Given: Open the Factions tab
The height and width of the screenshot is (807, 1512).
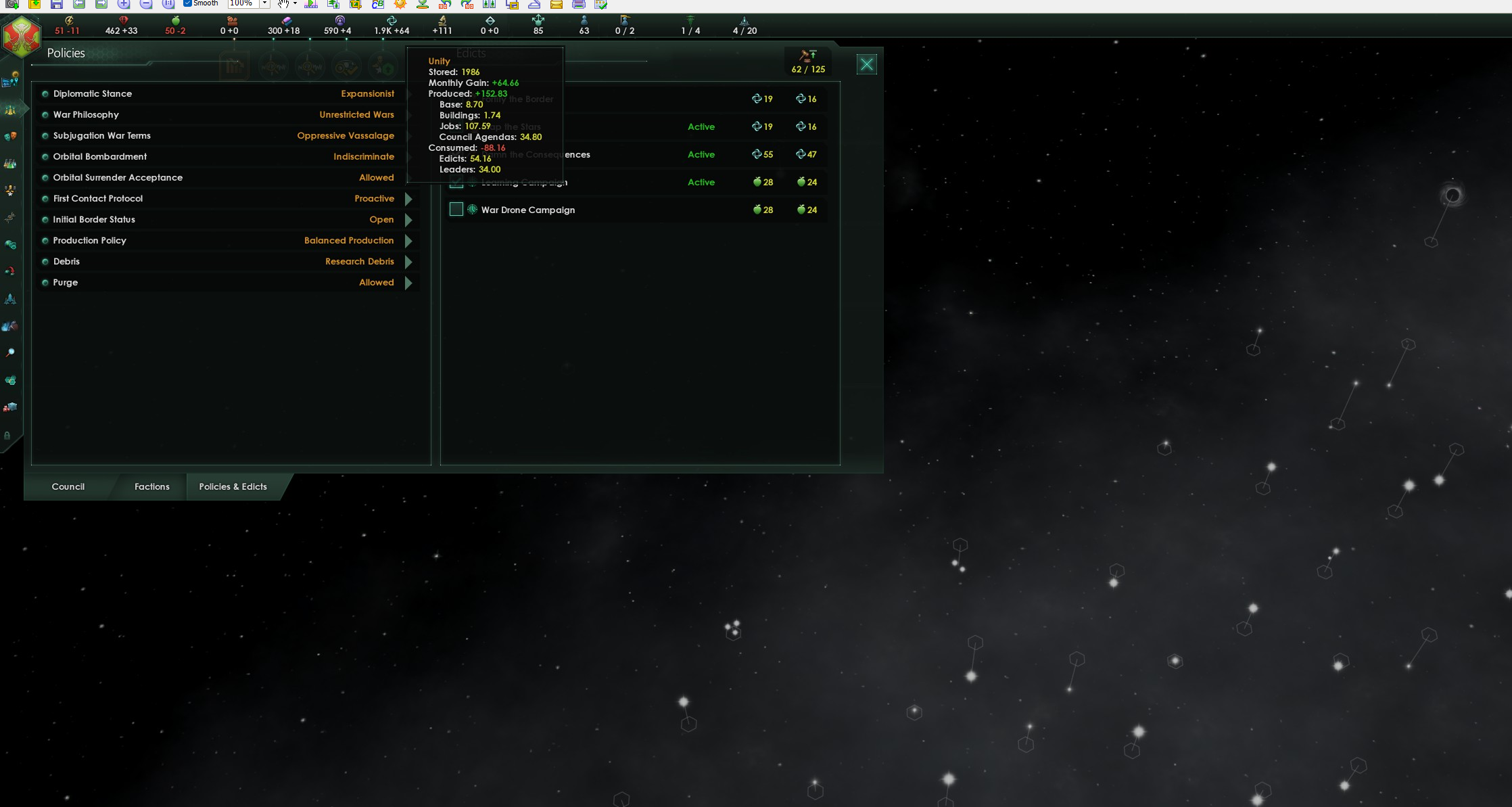Looking at the screenshot, I should click(151, 486).
